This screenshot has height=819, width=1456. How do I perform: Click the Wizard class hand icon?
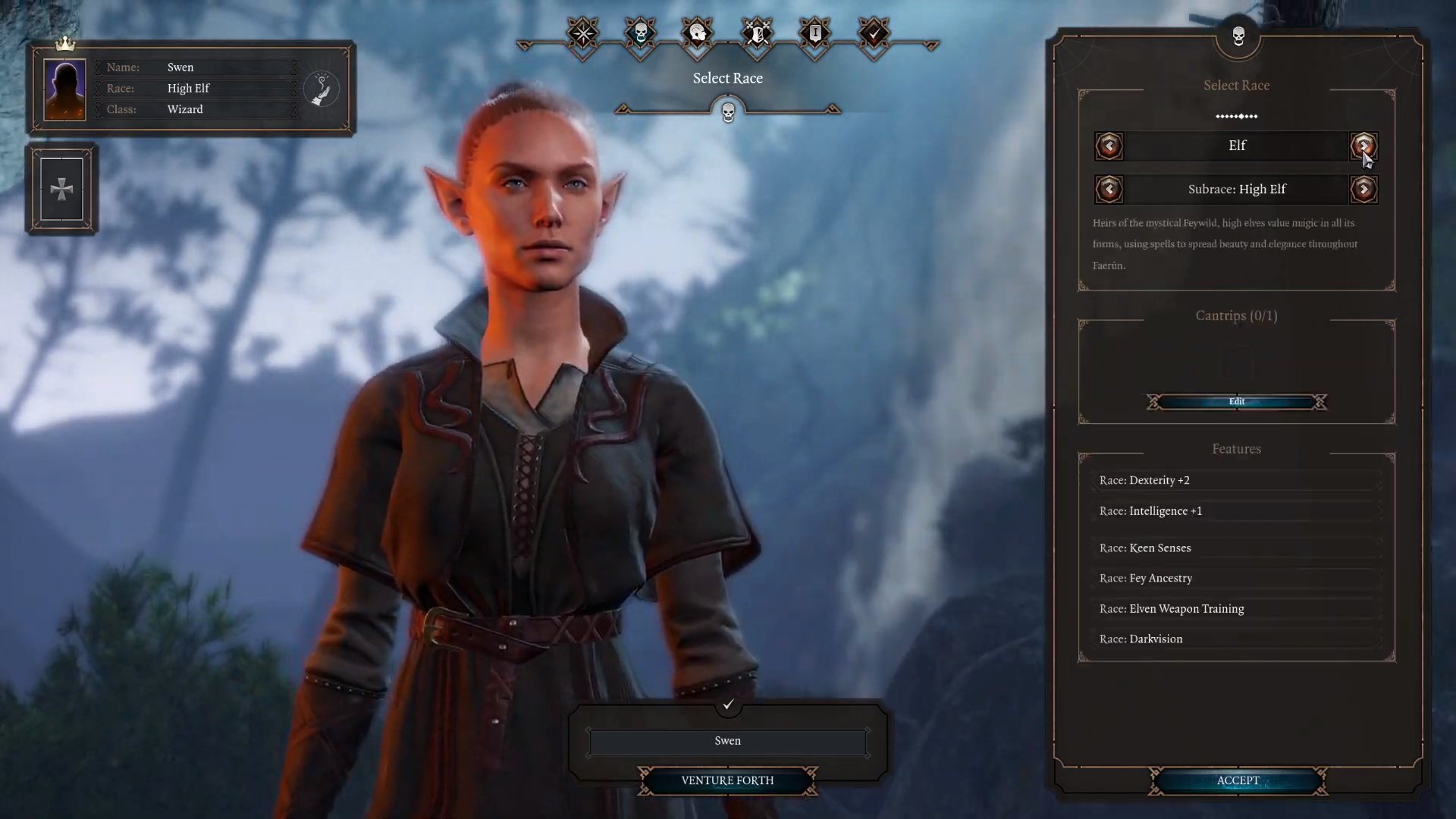point(322,89)
